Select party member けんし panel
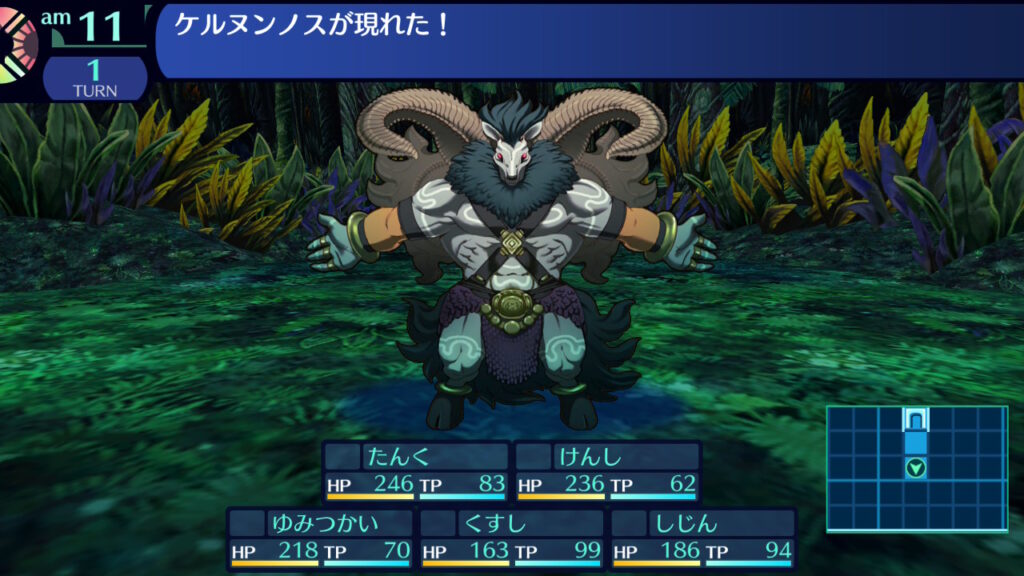The height and width of the screenshot is (576, 1024). [607, 471]
